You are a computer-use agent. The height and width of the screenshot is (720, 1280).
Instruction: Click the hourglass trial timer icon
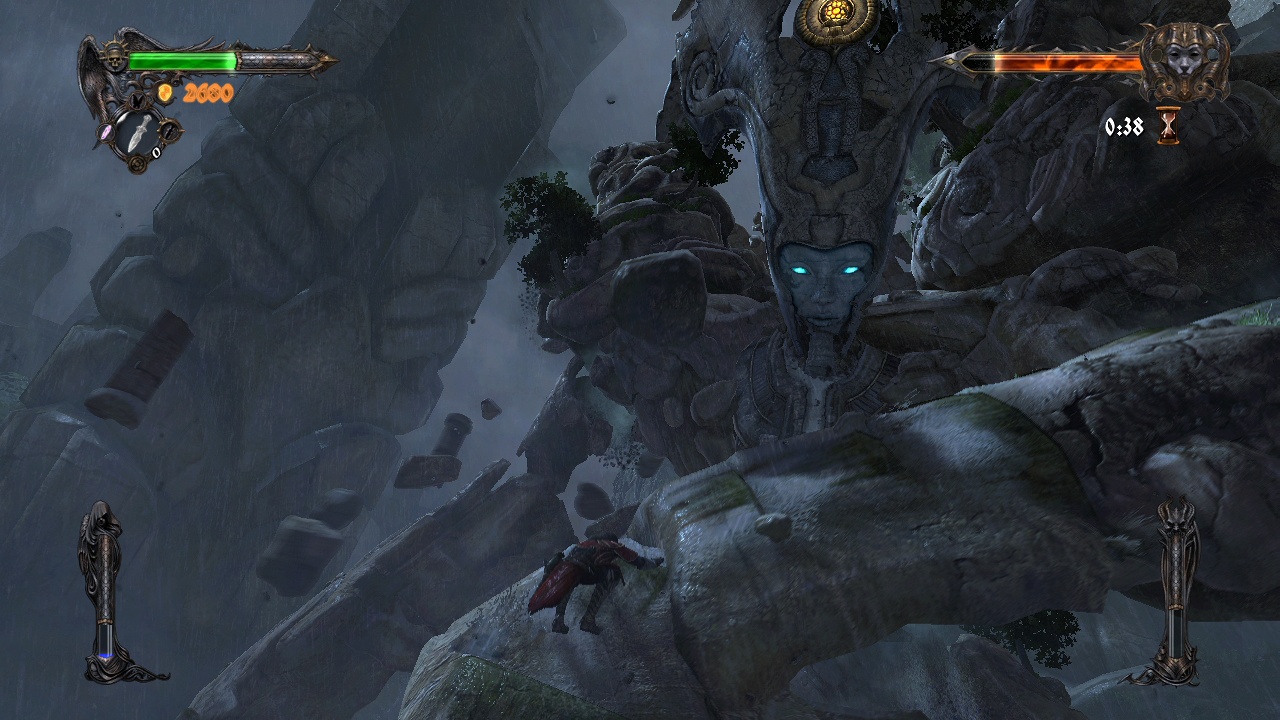point(1167,127)
